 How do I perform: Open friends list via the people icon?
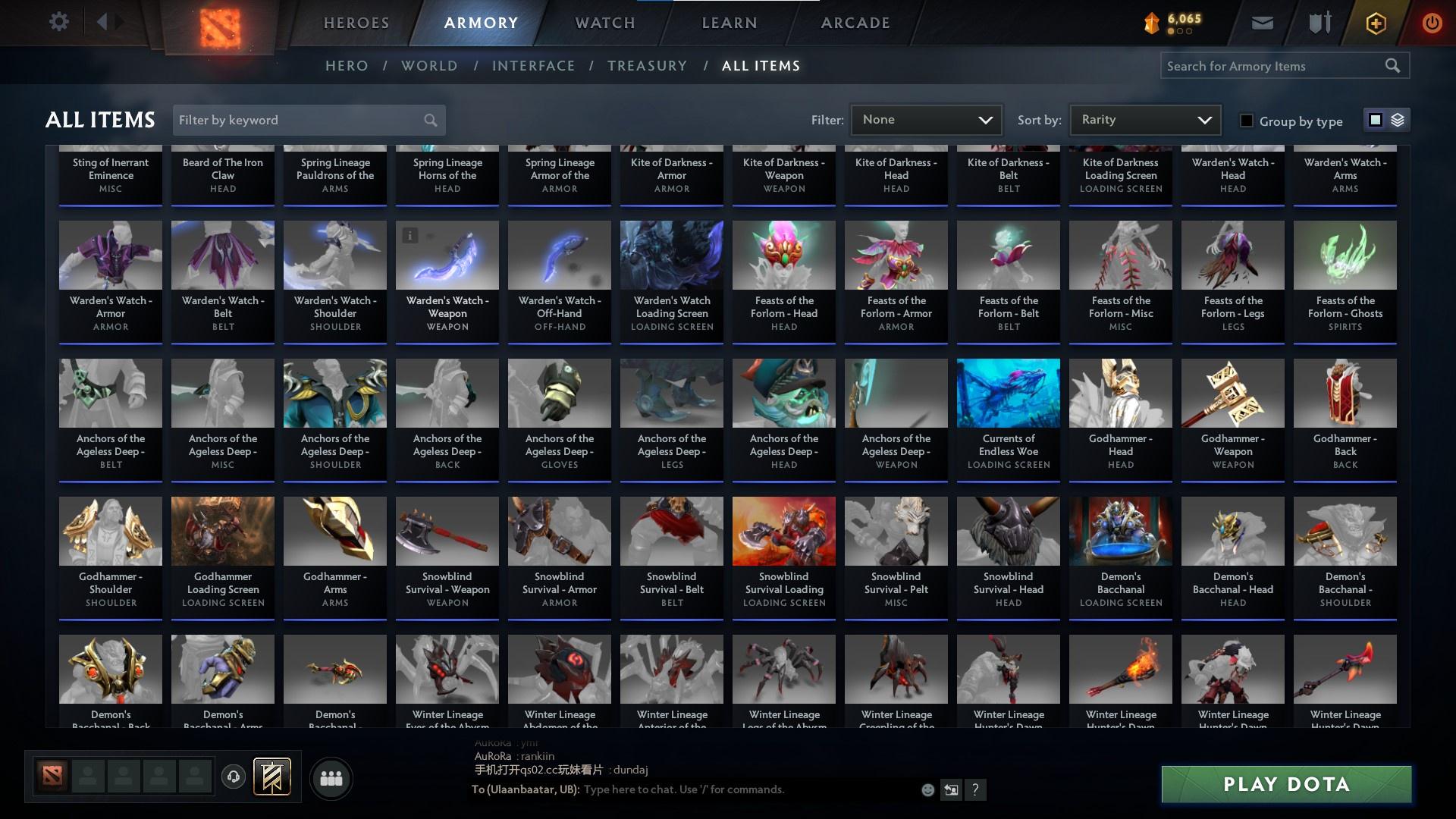[x=330, y=777]
